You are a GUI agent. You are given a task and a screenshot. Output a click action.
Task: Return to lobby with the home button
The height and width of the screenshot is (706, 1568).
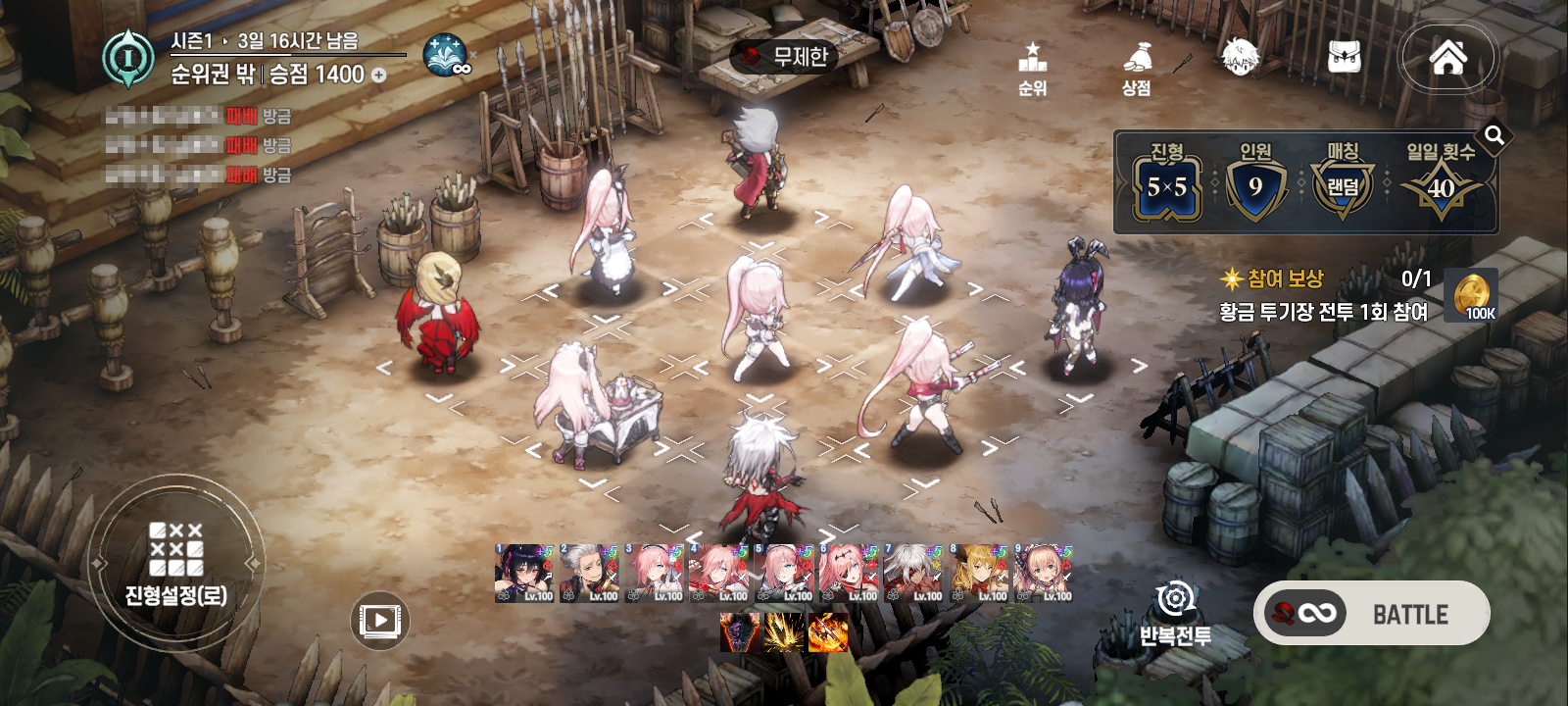point(1447,57)
